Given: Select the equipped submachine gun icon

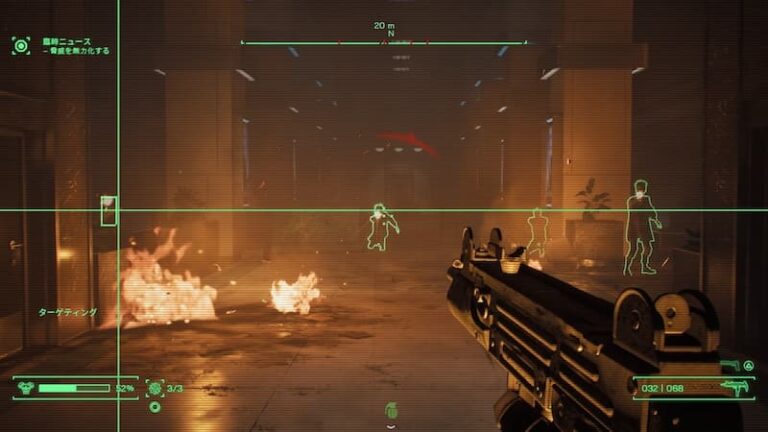Looking at the screenshot, I should pyautogui.click(x=735, y=388).
